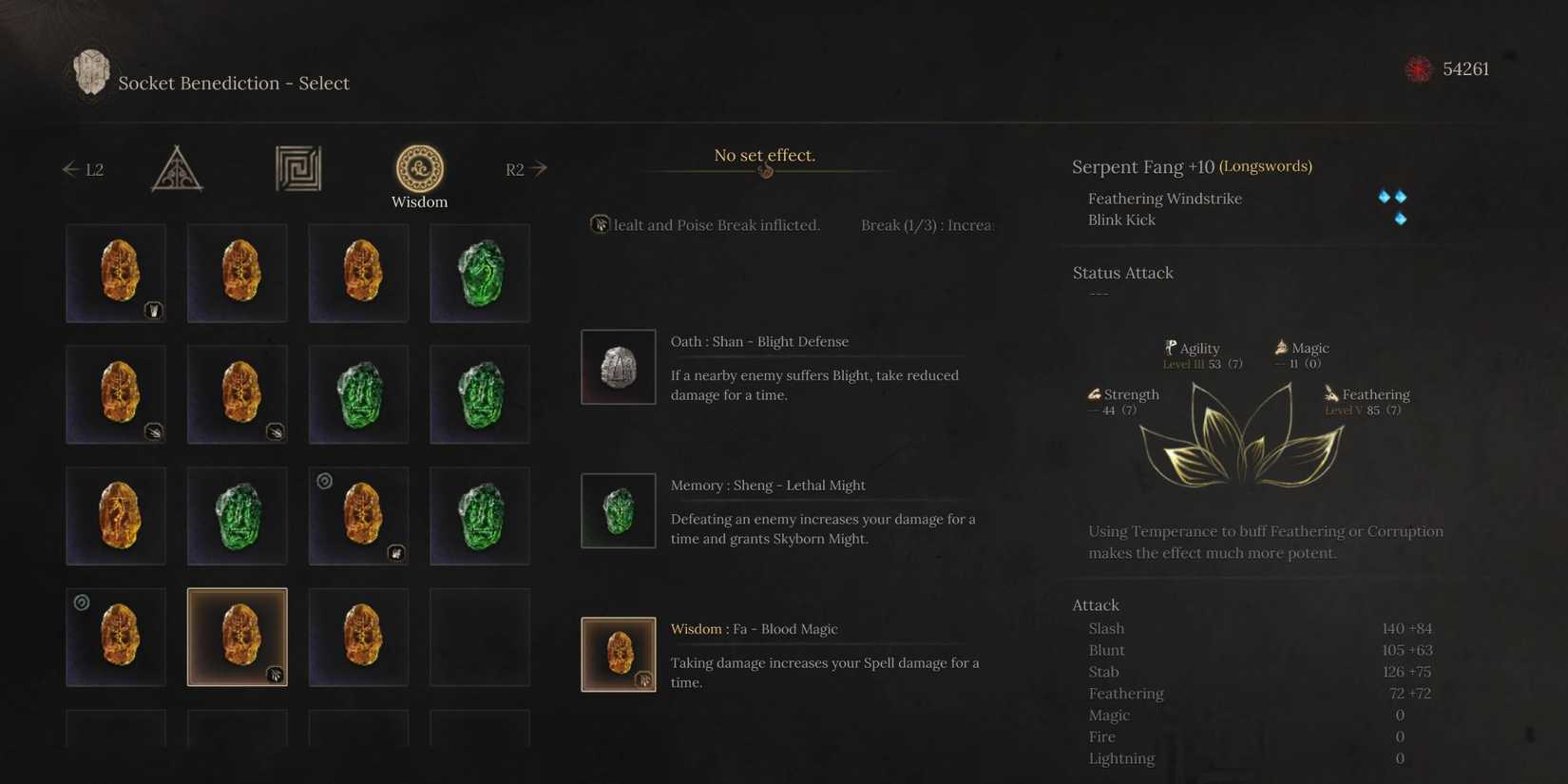Select 'Oath : Shan - Blight Defense'
Image resolution: width=1568 pixels, height=784 pixels.
click(x=759, y=341)
